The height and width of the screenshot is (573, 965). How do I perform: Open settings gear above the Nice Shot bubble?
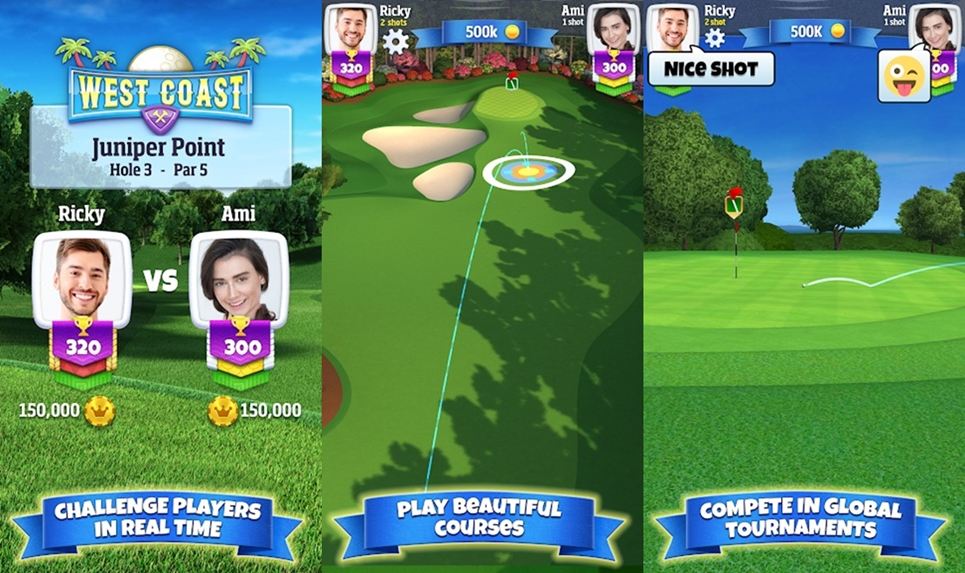tap(714, 38)
